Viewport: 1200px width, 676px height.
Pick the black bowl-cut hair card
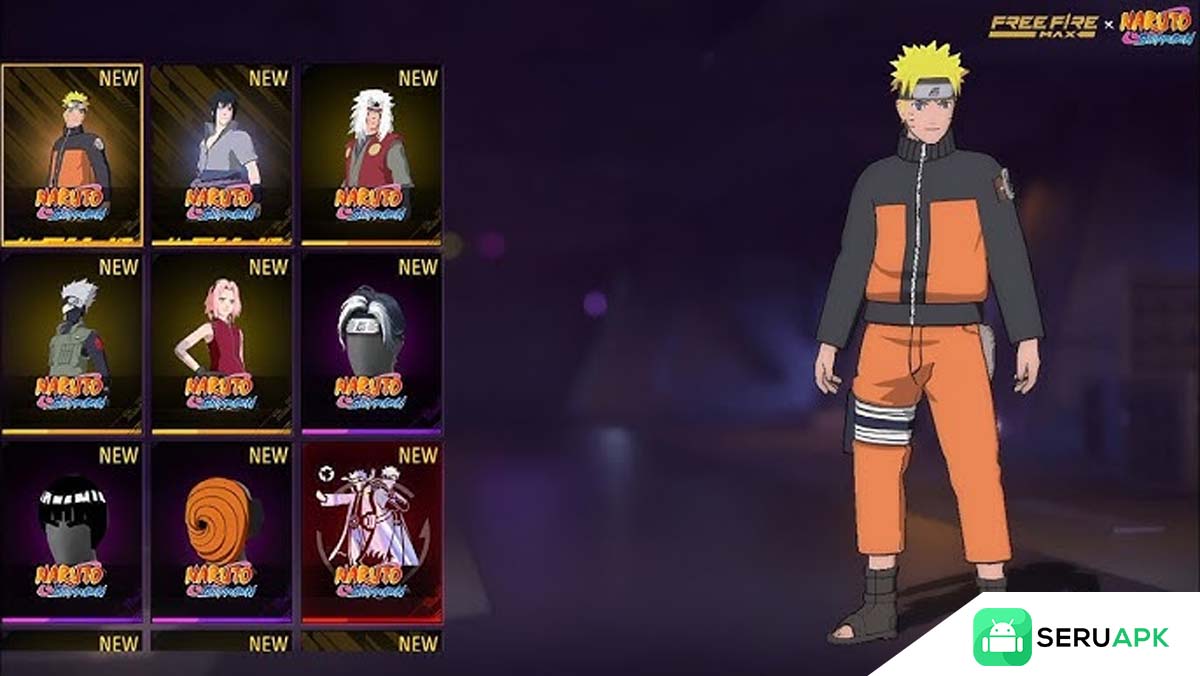[72, 532]
